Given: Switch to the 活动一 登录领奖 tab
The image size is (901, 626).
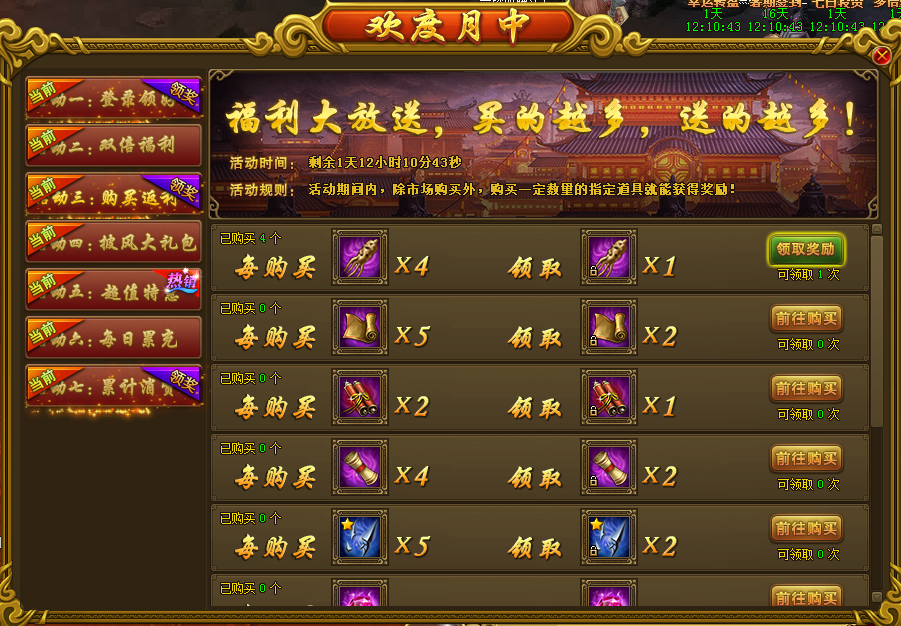Looking at the screenshot, I should click(114, 99).
